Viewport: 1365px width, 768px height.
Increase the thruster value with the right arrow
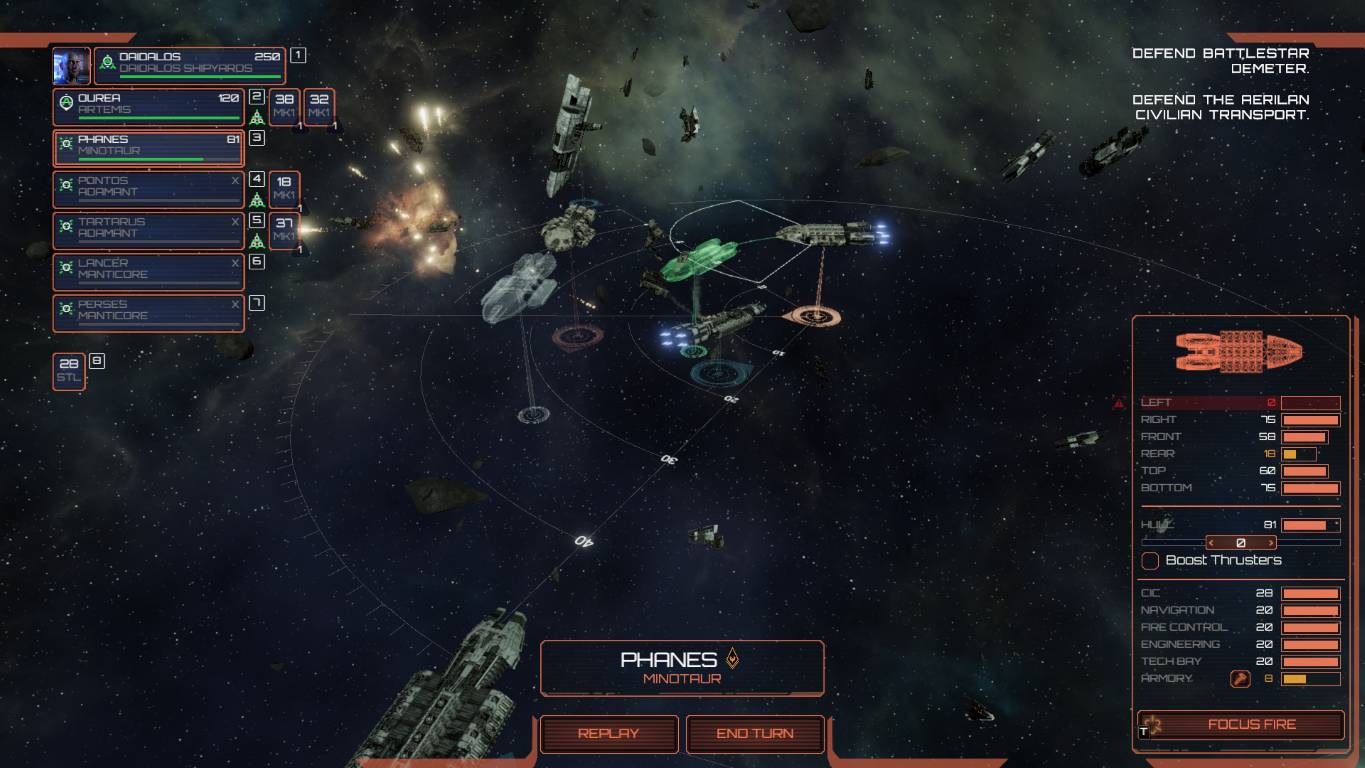[x=1269, y=543]
